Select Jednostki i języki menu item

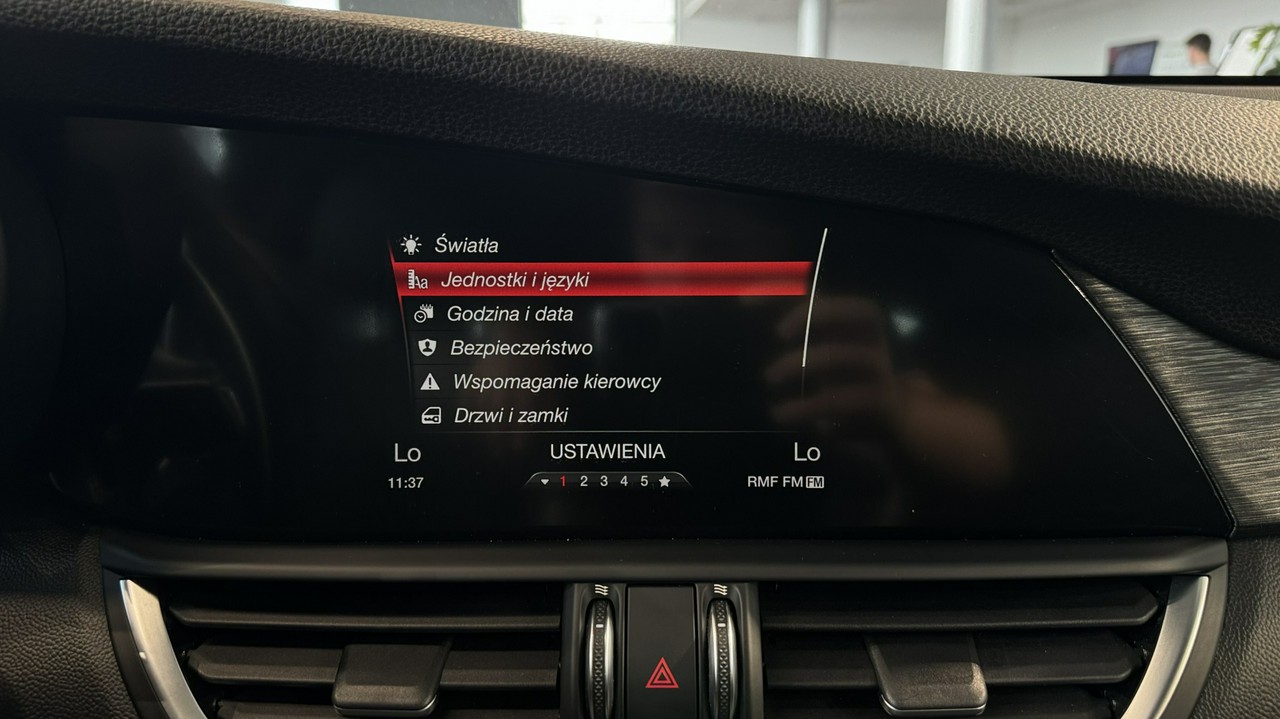click(514, 280)
